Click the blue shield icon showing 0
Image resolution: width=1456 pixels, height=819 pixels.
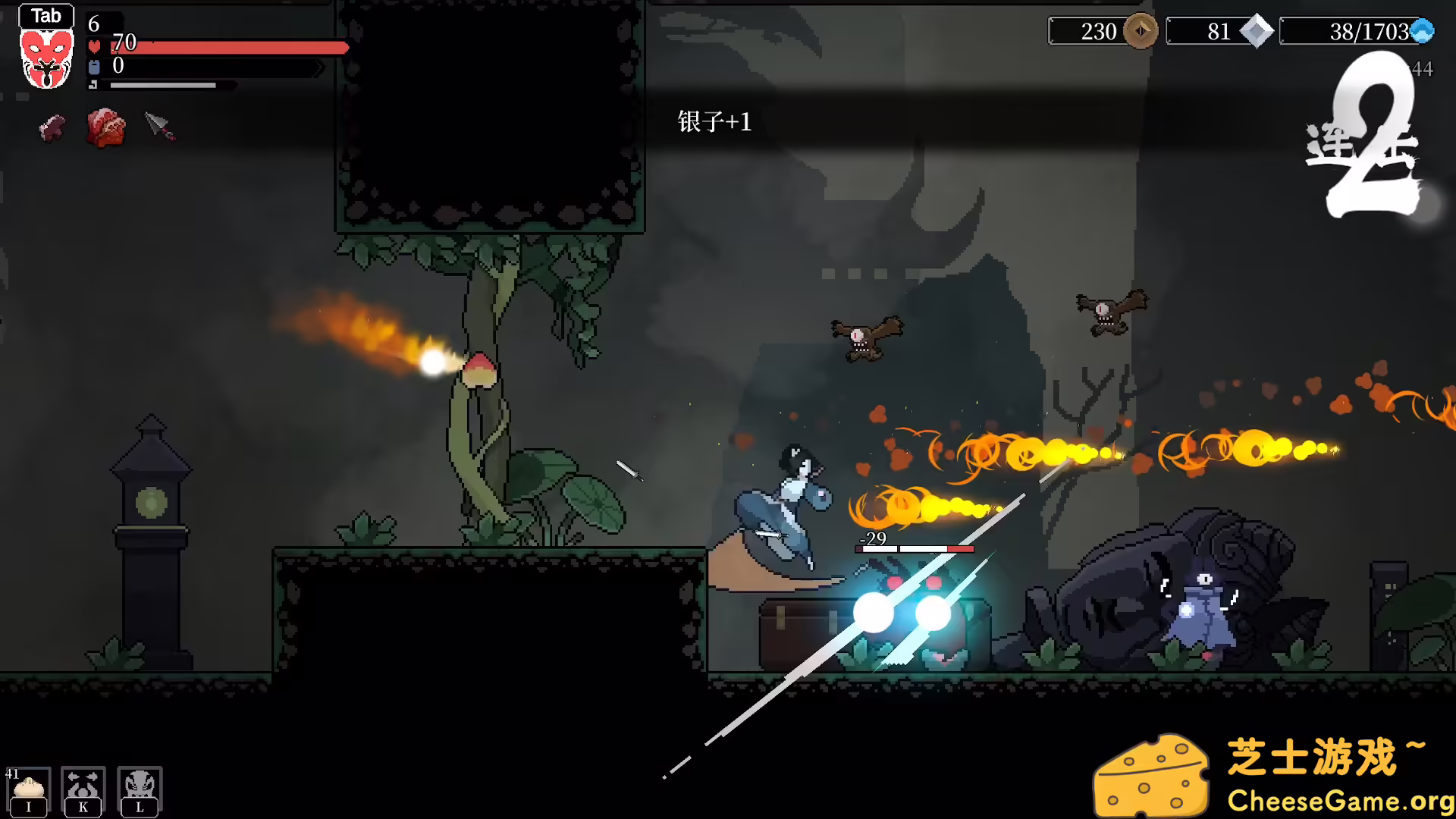[x=93, y=66]
